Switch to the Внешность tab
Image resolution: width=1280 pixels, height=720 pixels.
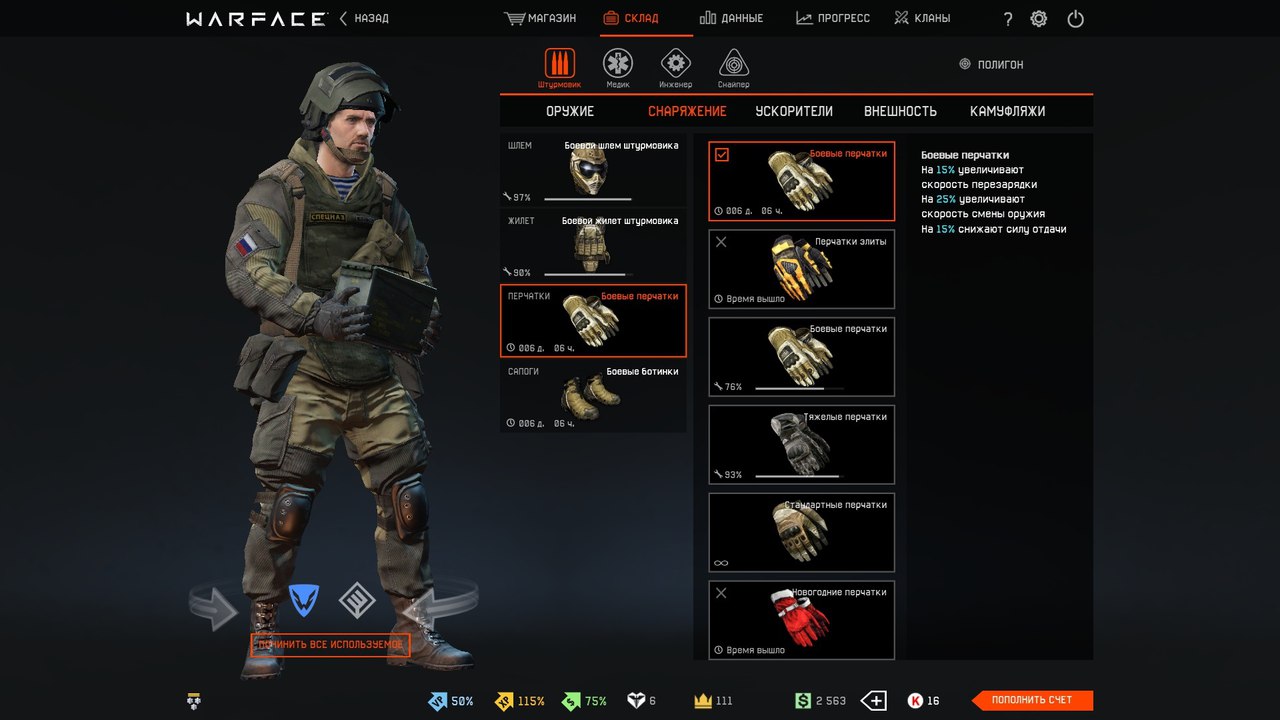(900, 111)
